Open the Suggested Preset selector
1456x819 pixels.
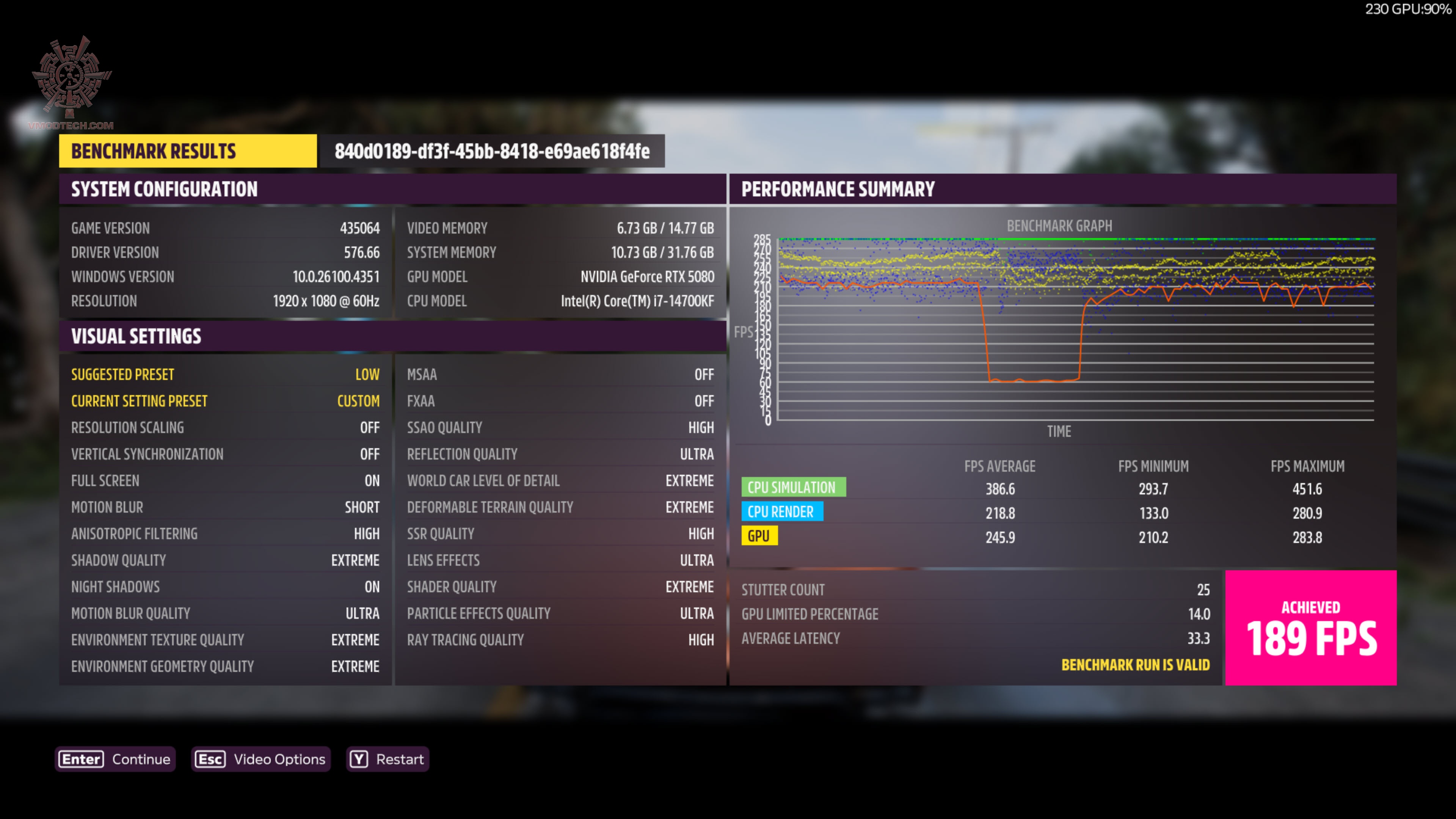click(226, 373)
